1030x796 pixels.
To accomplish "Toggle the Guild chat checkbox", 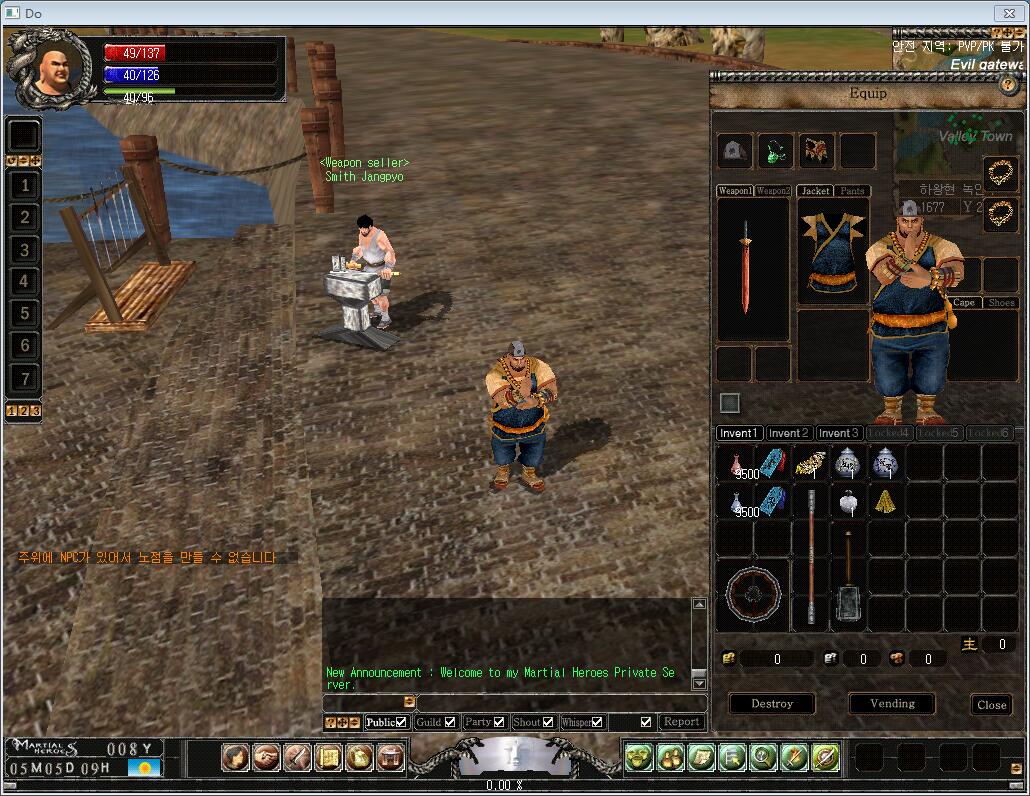I will pos(450,722).
